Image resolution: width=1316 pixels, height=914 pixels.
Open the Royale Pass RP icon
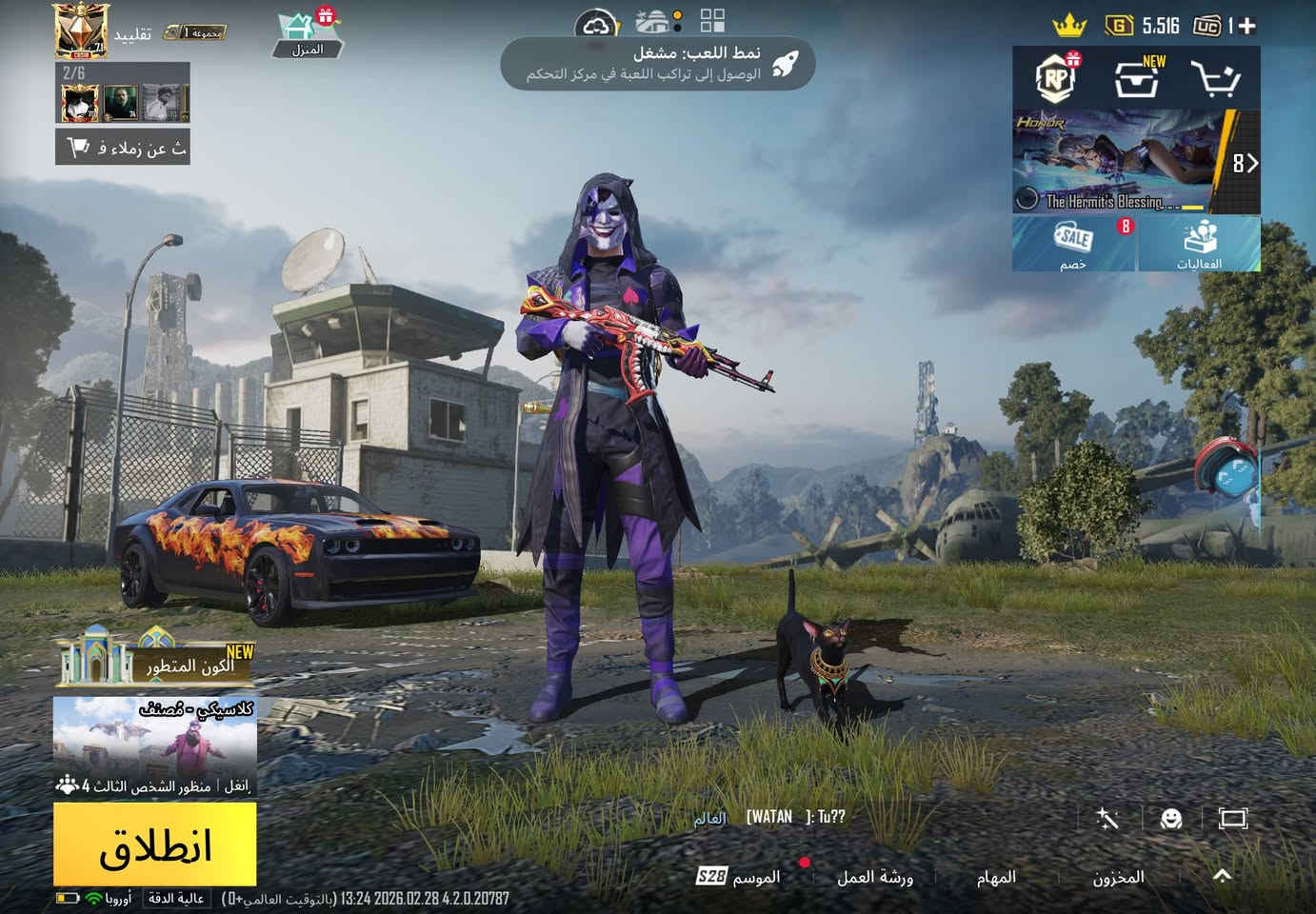coord(1054,79)
